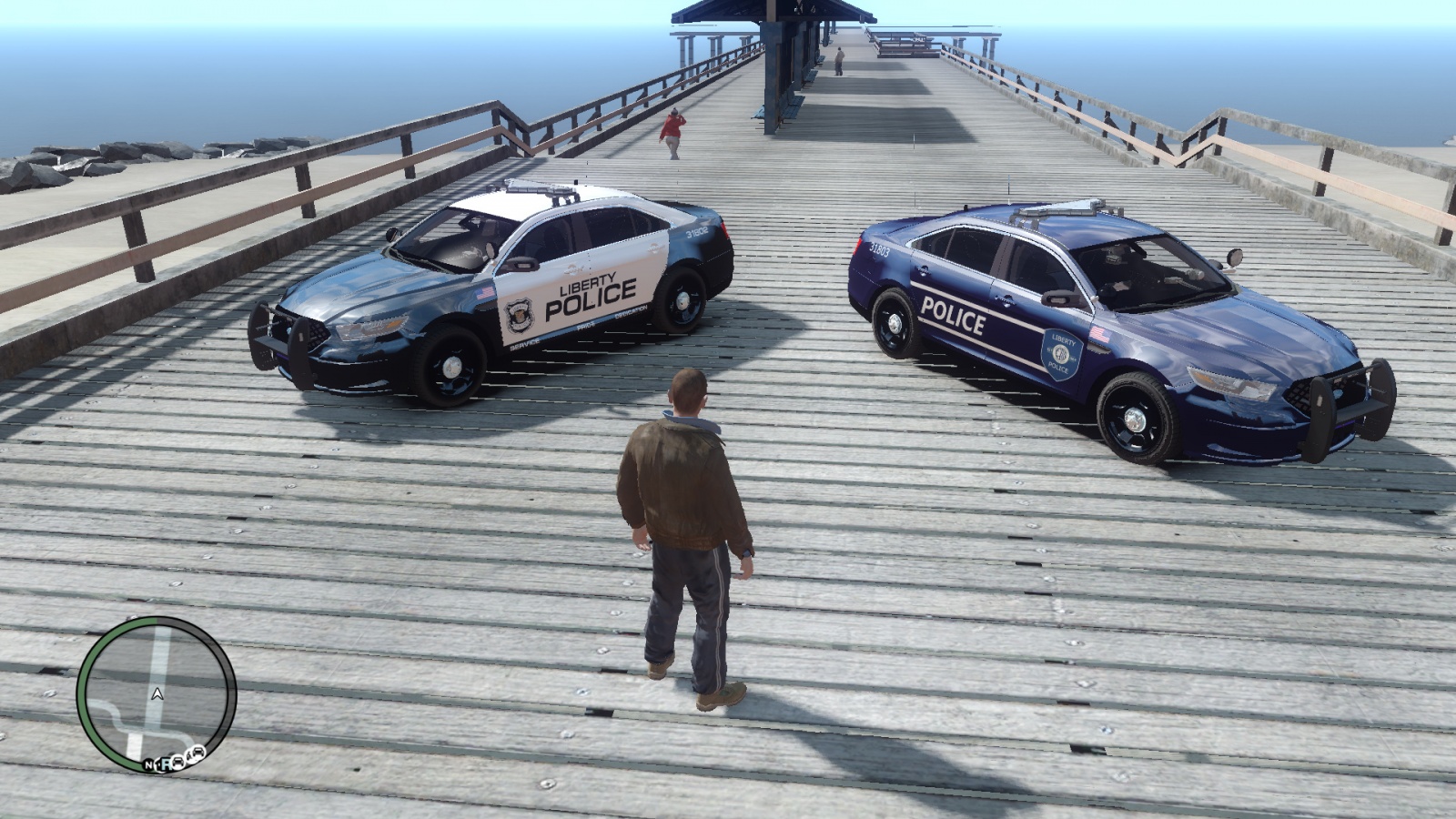Click unit number 31802 on the white car
Image resolution: width=1456 pixels, height=819 pixels.
(697, 235)
